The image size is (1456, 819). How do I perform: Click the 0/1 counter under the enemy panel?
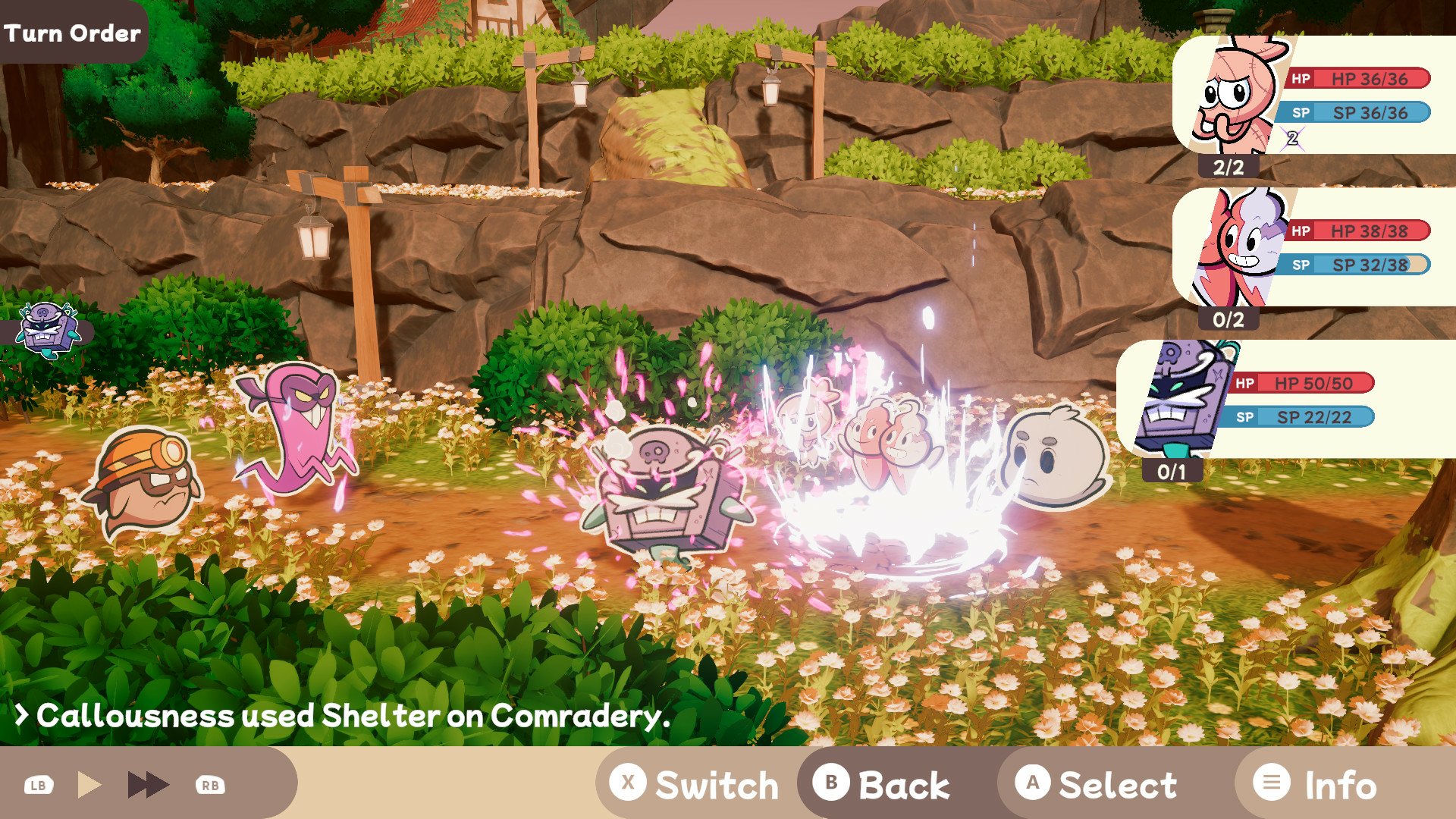pos(1172,472)
